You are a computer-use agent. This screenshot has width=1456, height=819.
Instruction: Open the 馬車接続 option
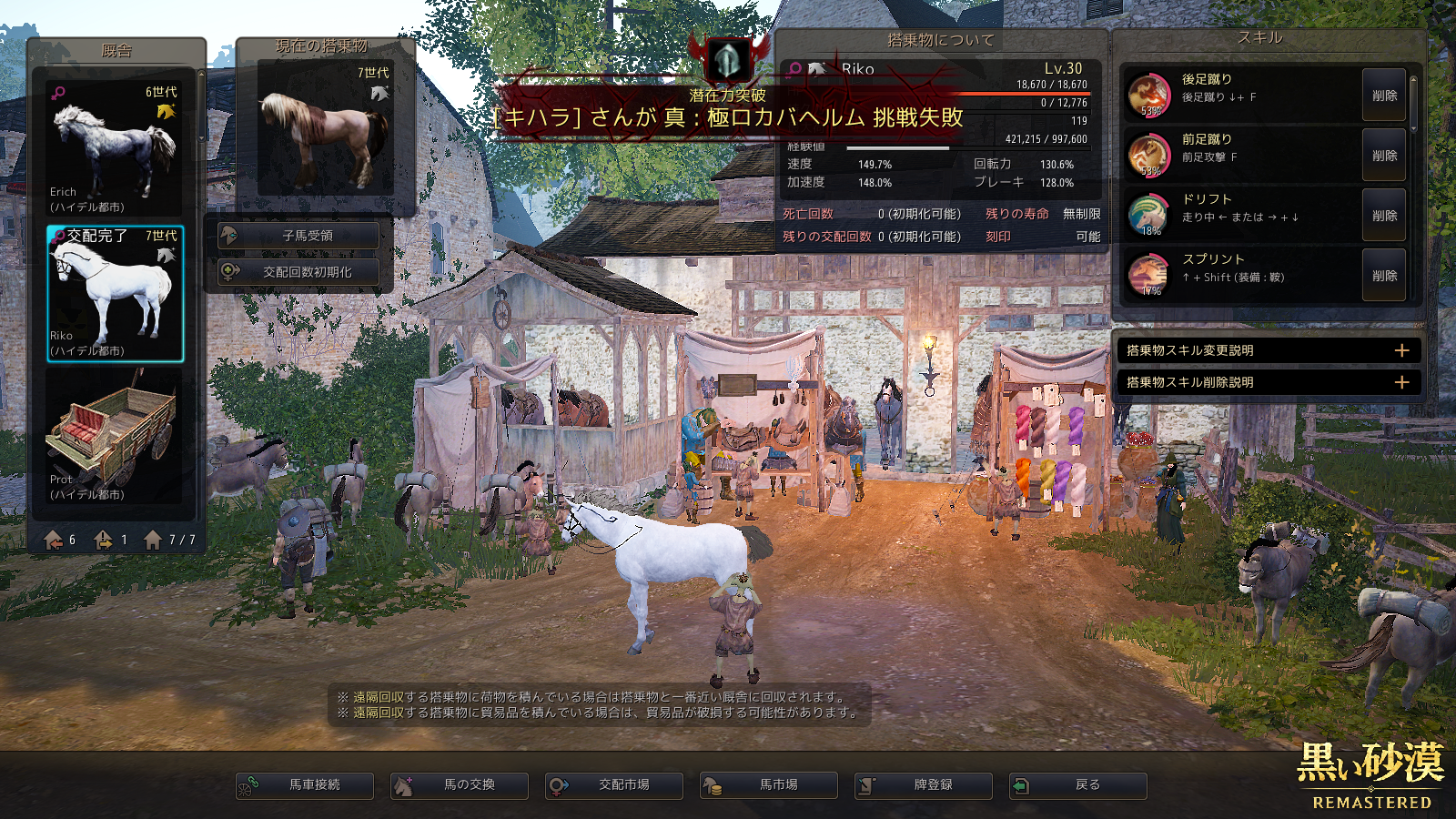[305, 785]
